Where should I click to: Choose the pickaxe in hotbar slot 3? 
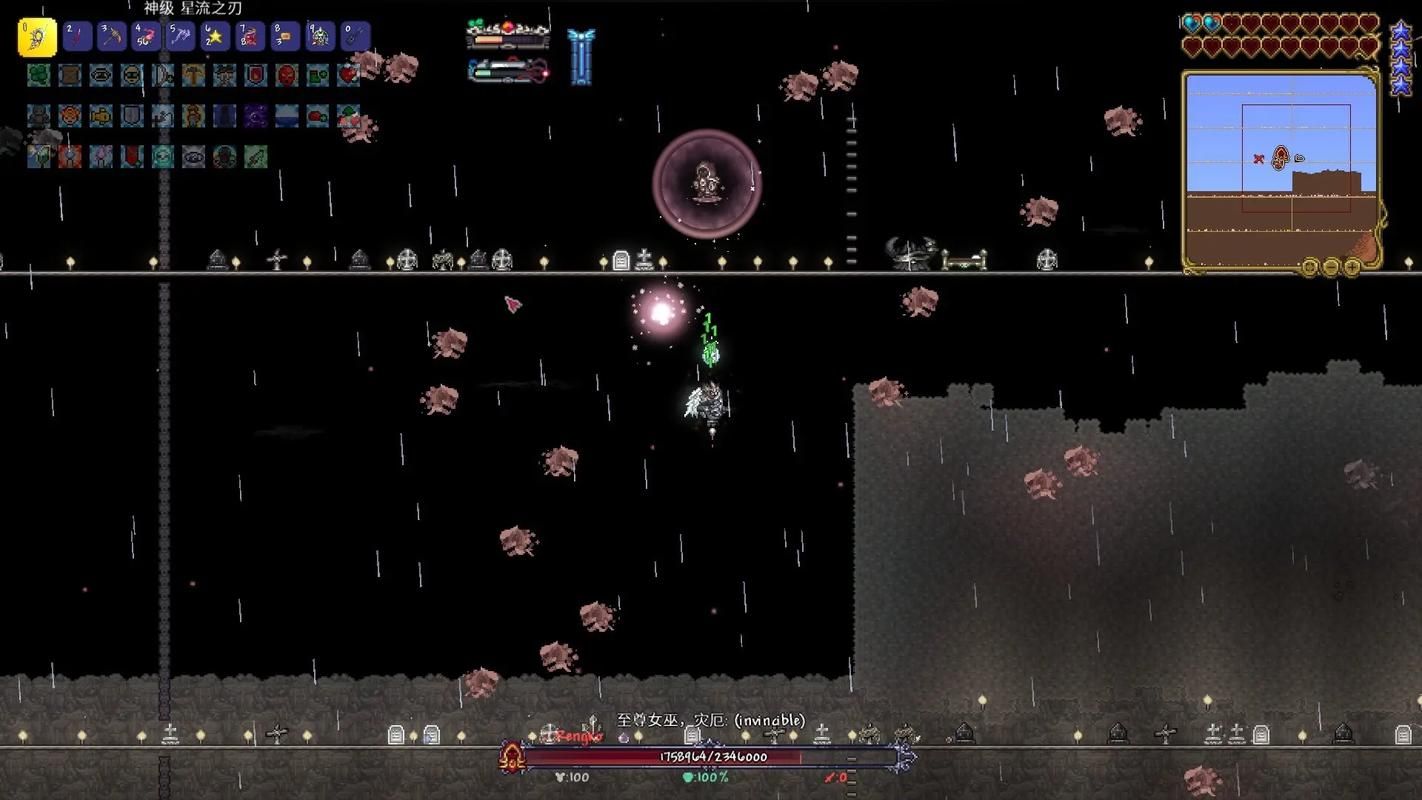coord(111,37)
